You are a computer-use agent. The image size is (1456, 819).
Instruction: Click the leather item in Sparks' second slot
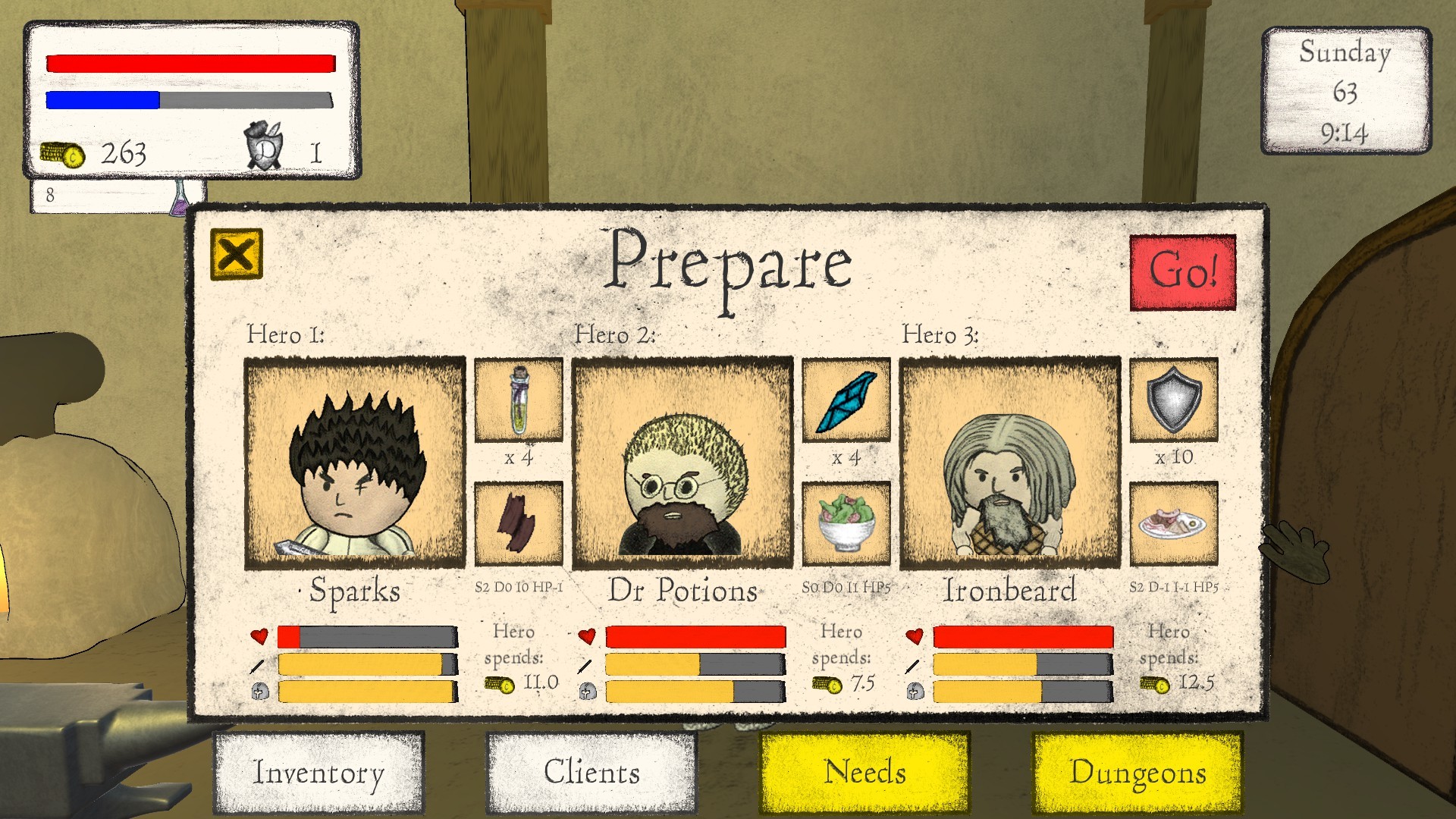518,522
